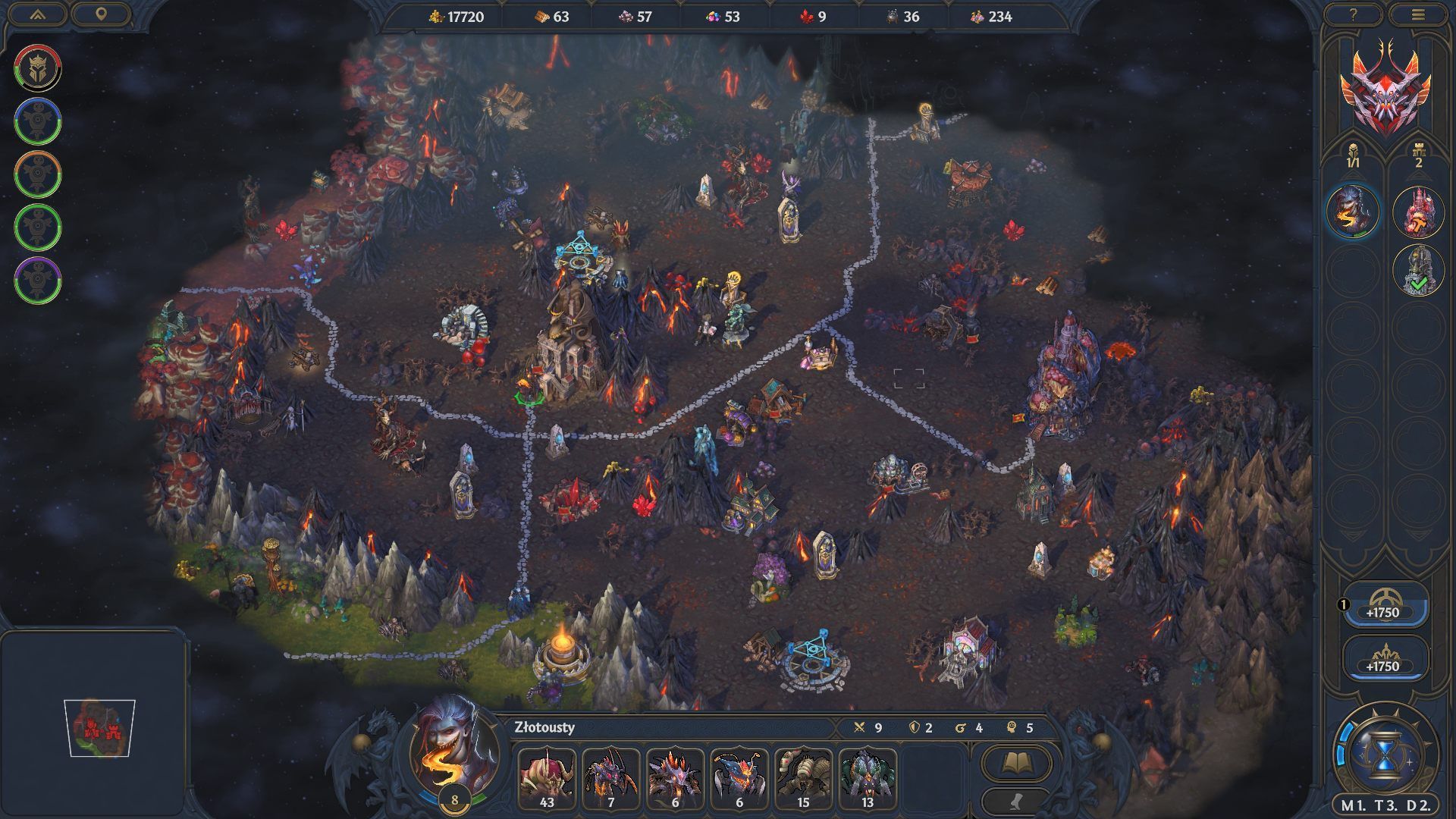The height and width of the screenshot is (819, 1456).
Task: Click the boot movement button
Action: click(1015, 800)
